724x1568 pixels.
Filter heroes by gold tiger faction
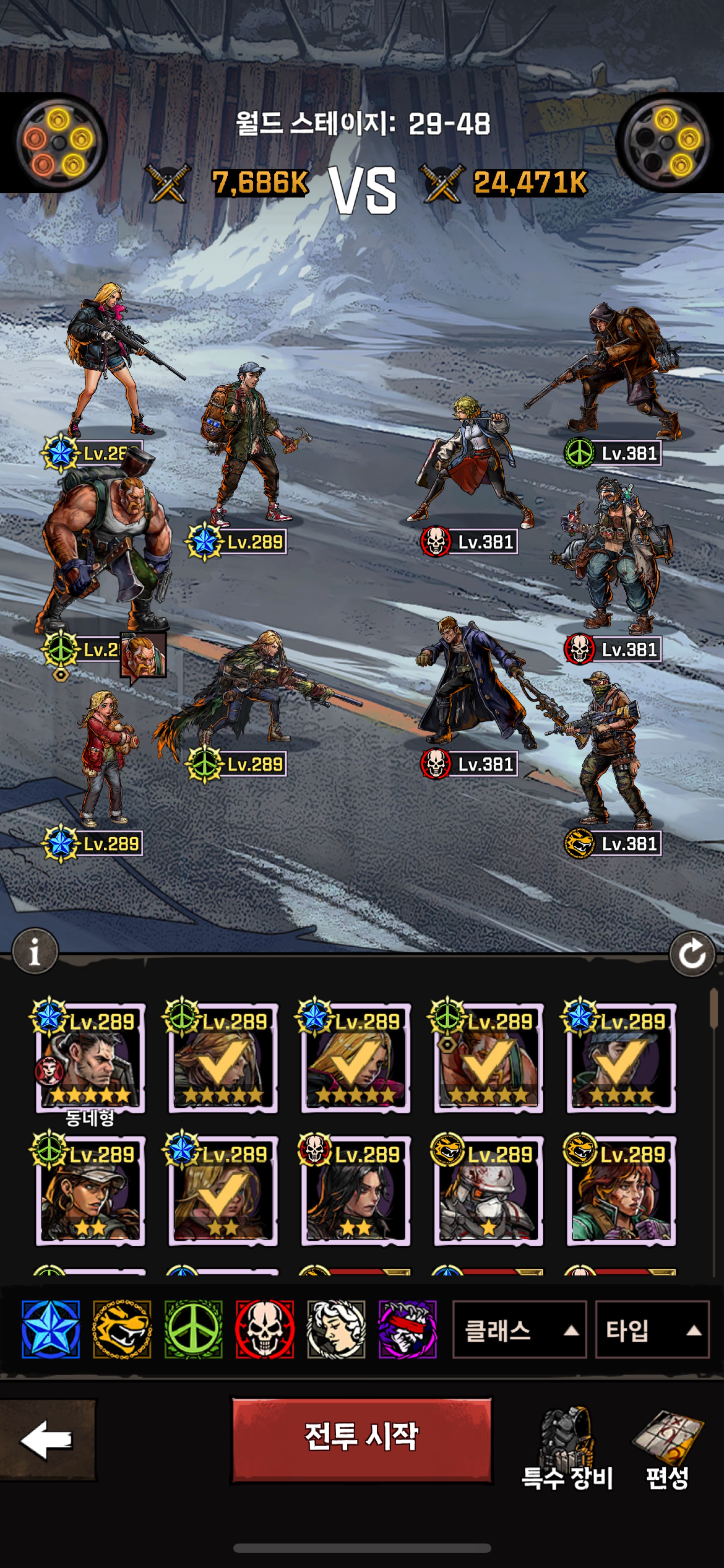click(x=122, y=1330)
